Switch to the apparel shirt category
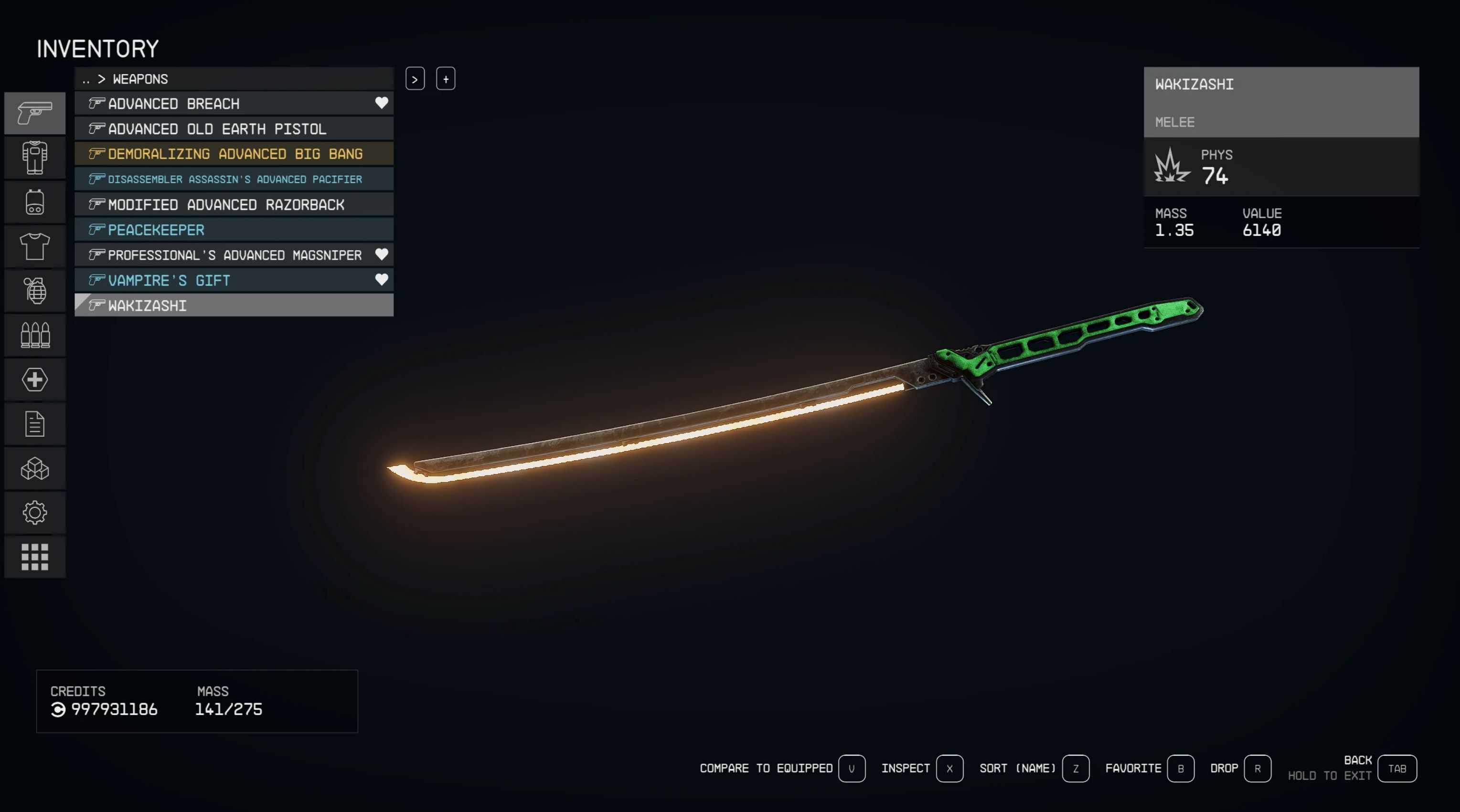1460x812 pixels. pyautogui.click(x=34, y=246)
